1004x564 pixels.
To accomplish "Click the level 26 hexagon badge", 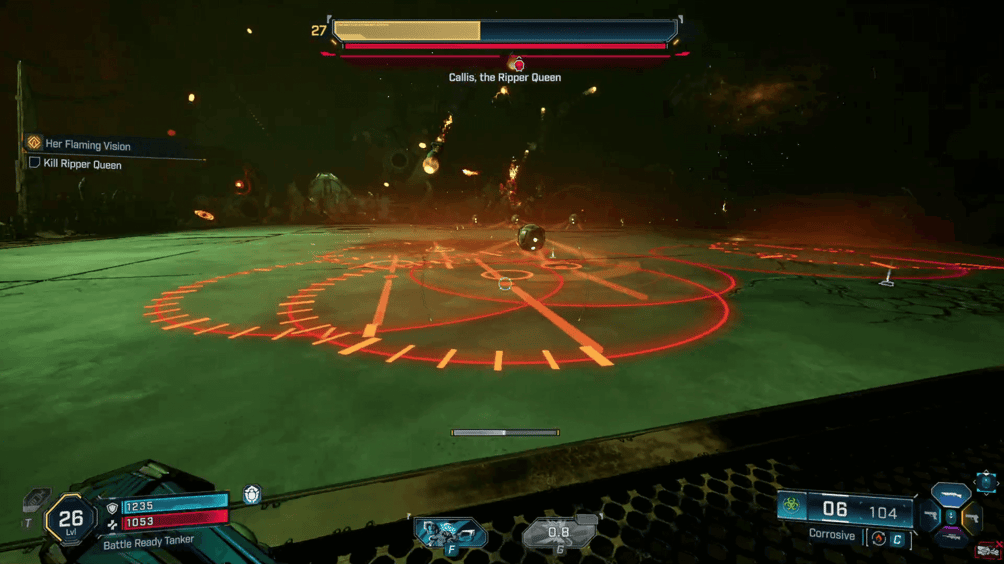I will [x=70, y=518].
